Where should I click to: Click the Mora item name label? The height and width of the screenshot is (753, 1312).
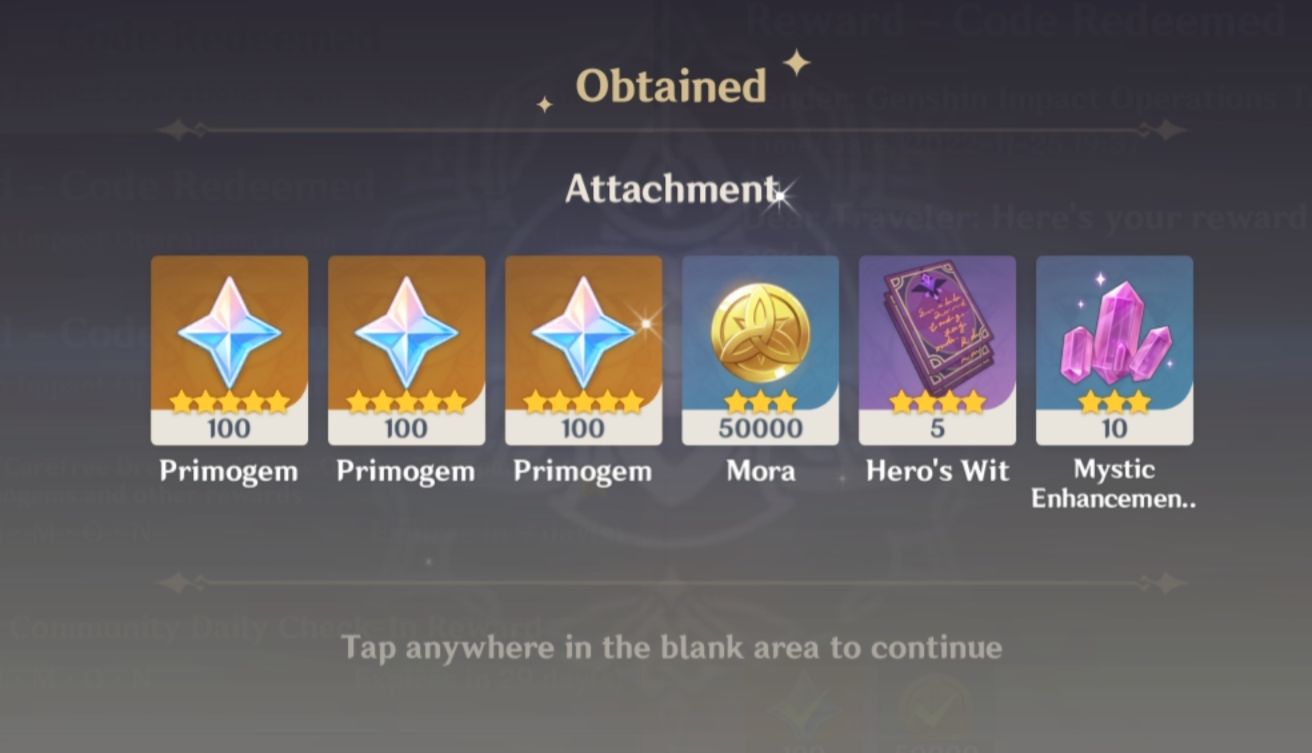tap(760, 470)
